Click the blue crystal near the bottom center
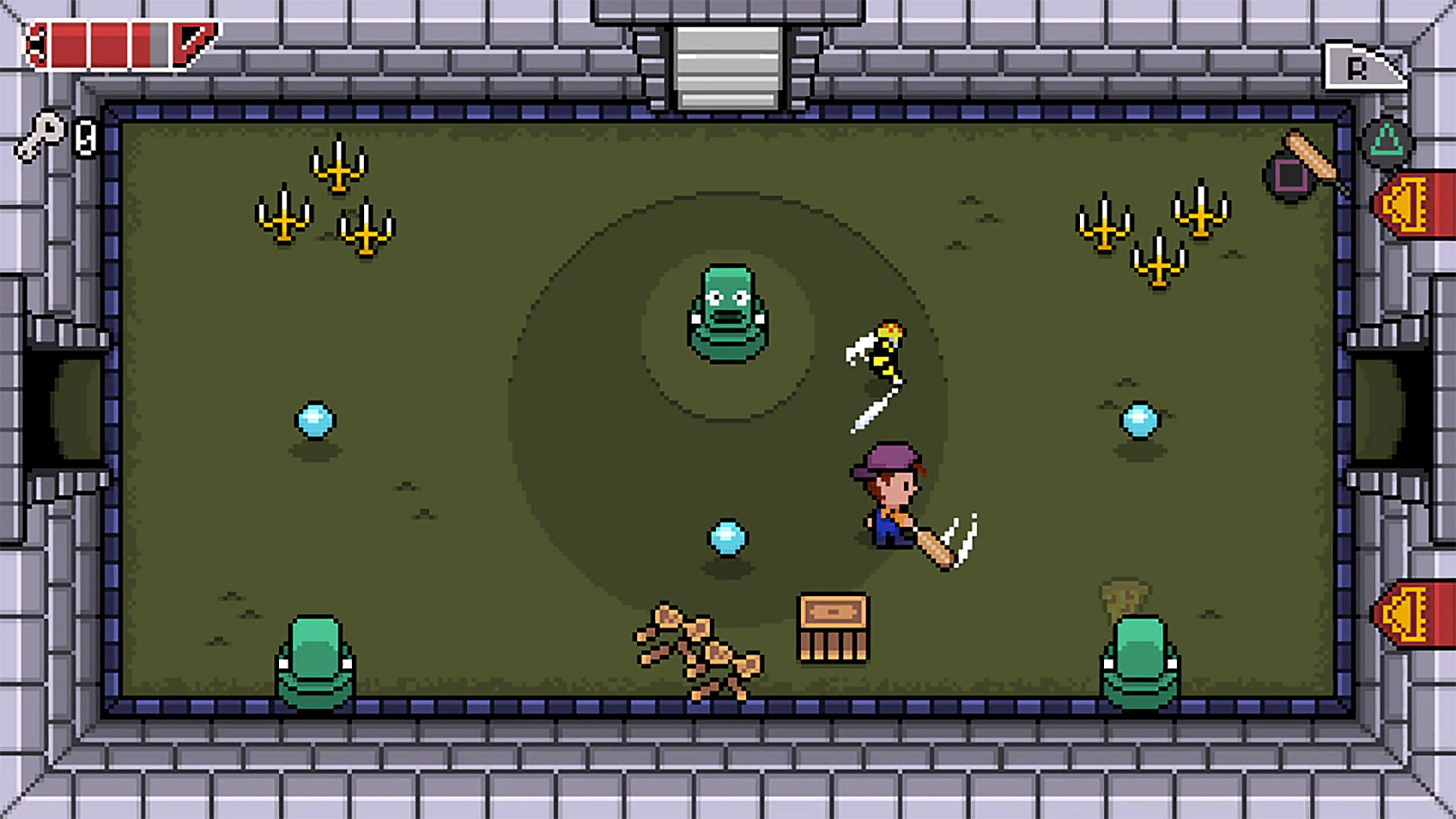Image resolution: width=1456 pixels, height=819 pixels. tap(726, 536)
